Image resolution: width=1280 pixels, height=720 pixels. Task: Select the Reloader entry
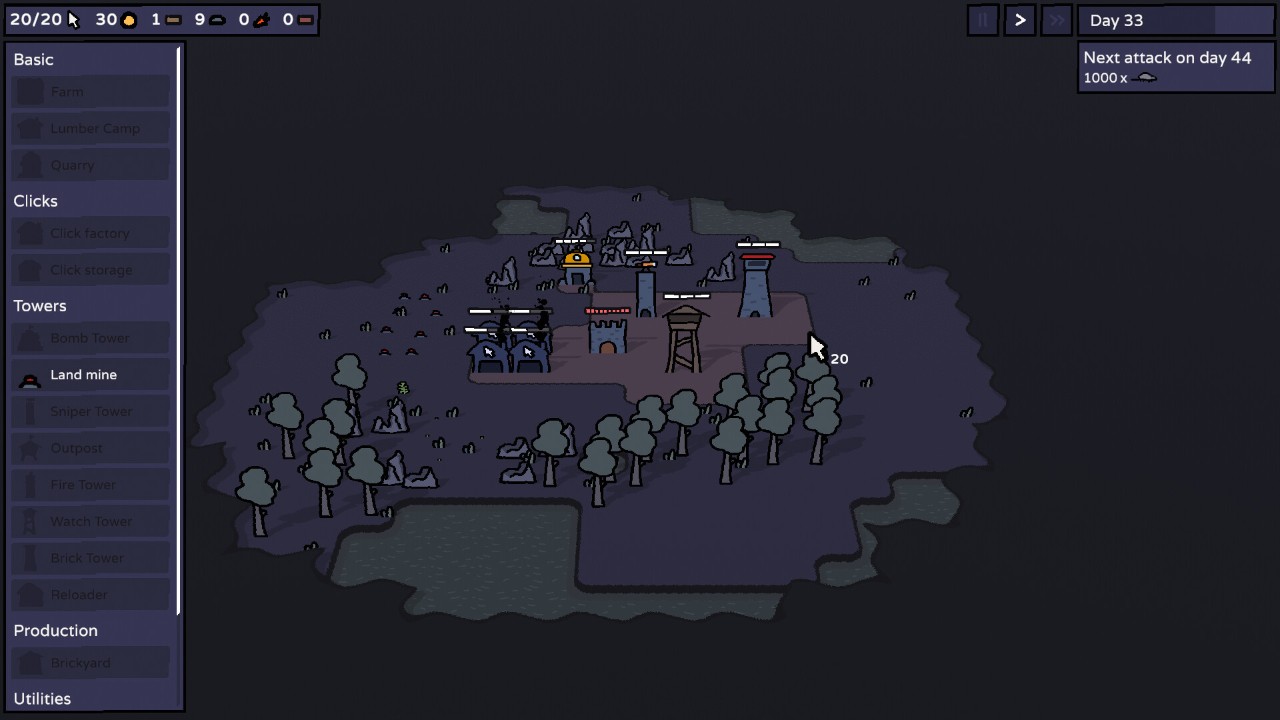pyautogui.click(x=90, y=595)
